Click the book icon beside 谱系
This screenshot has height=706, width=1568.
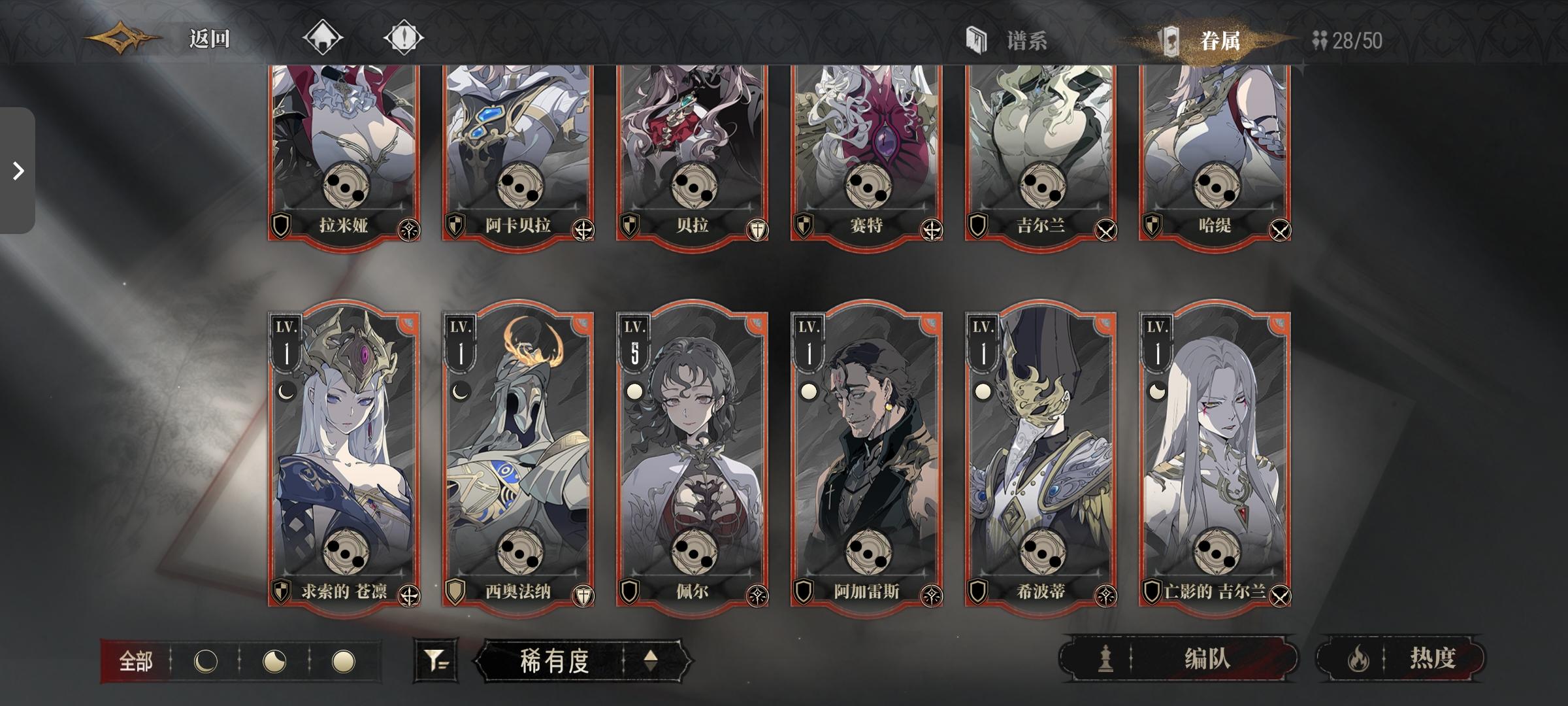975,41
